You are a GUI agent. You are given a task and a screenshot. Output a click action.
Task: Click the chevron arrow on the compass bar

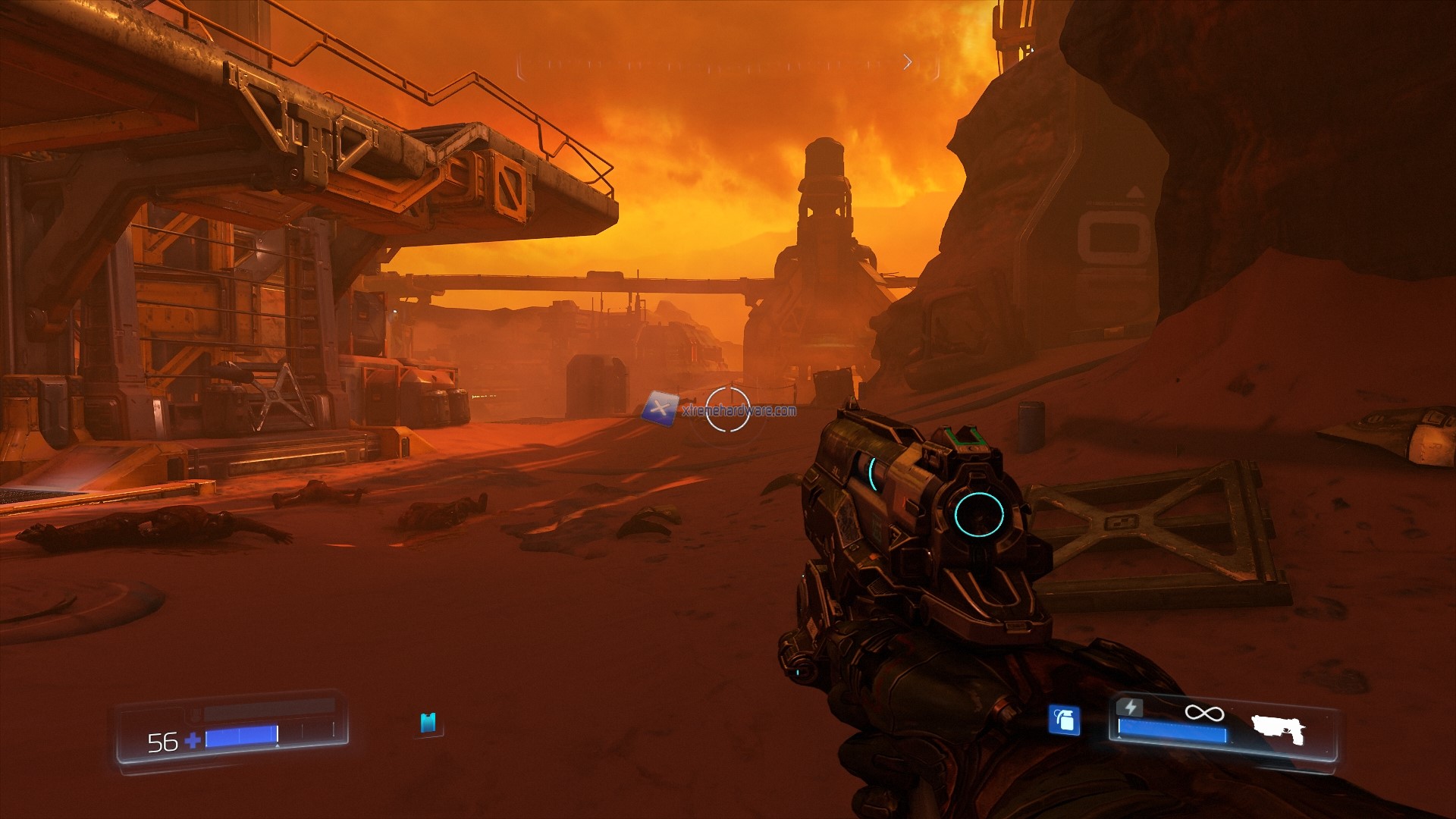[x=908, y=62]
